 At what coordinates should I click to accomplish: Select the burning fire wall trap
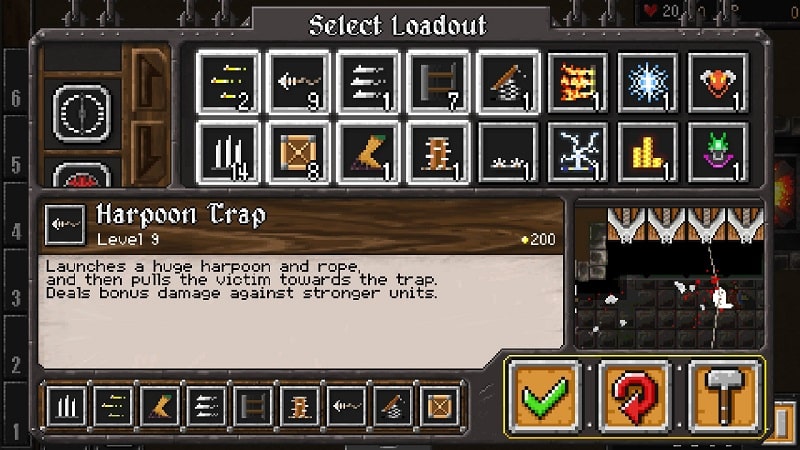pyautogui.click(x=579, y=83)
